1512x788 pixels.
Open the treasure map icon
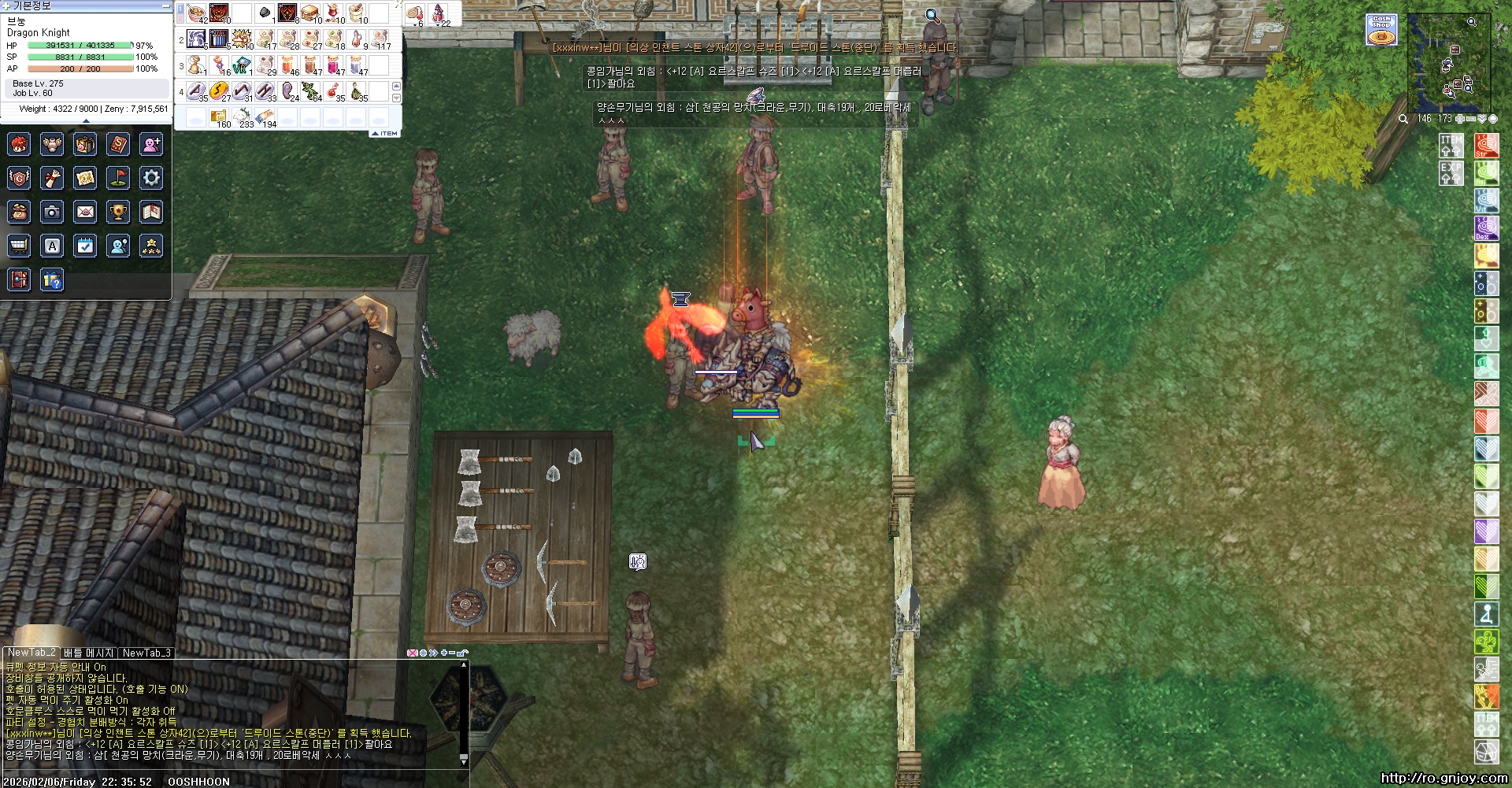click(x=85, y=178)
